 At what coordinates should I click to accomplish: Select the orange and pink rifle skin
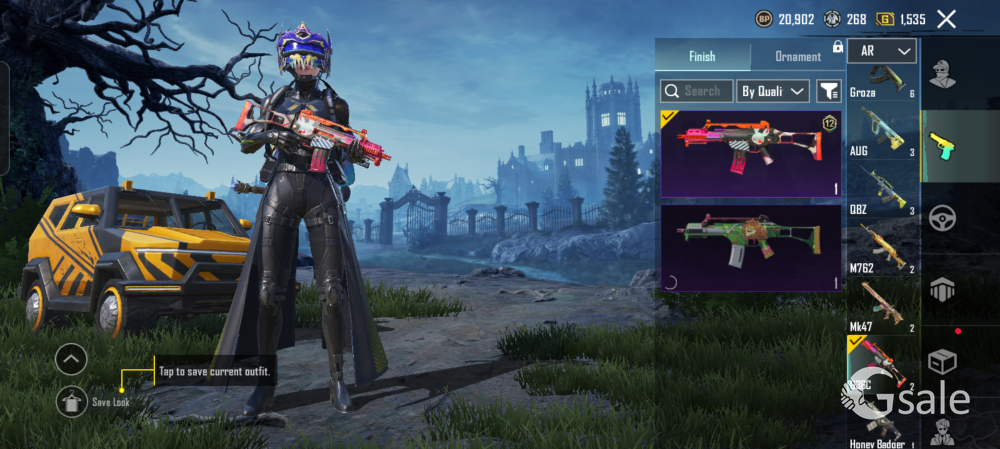pos(751,153)
